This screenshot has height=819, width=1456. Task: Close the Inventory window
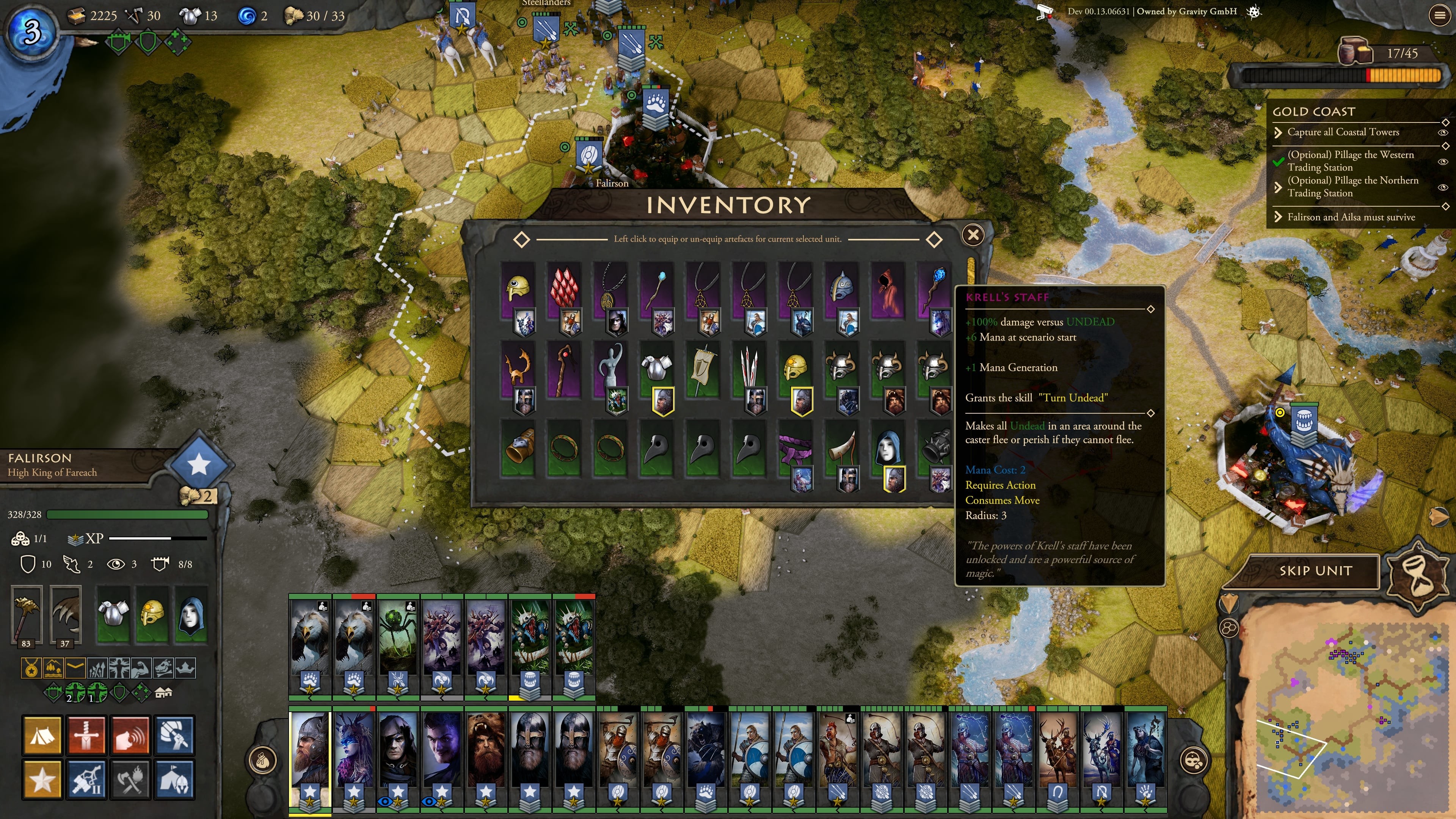pos(973,235)
